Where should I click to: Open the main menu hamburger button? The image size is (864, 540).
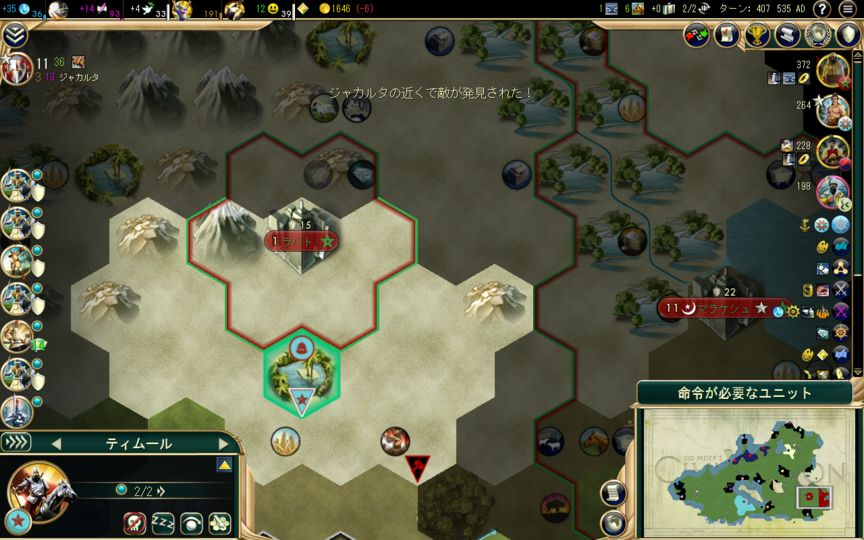click(x=848, y=9)
